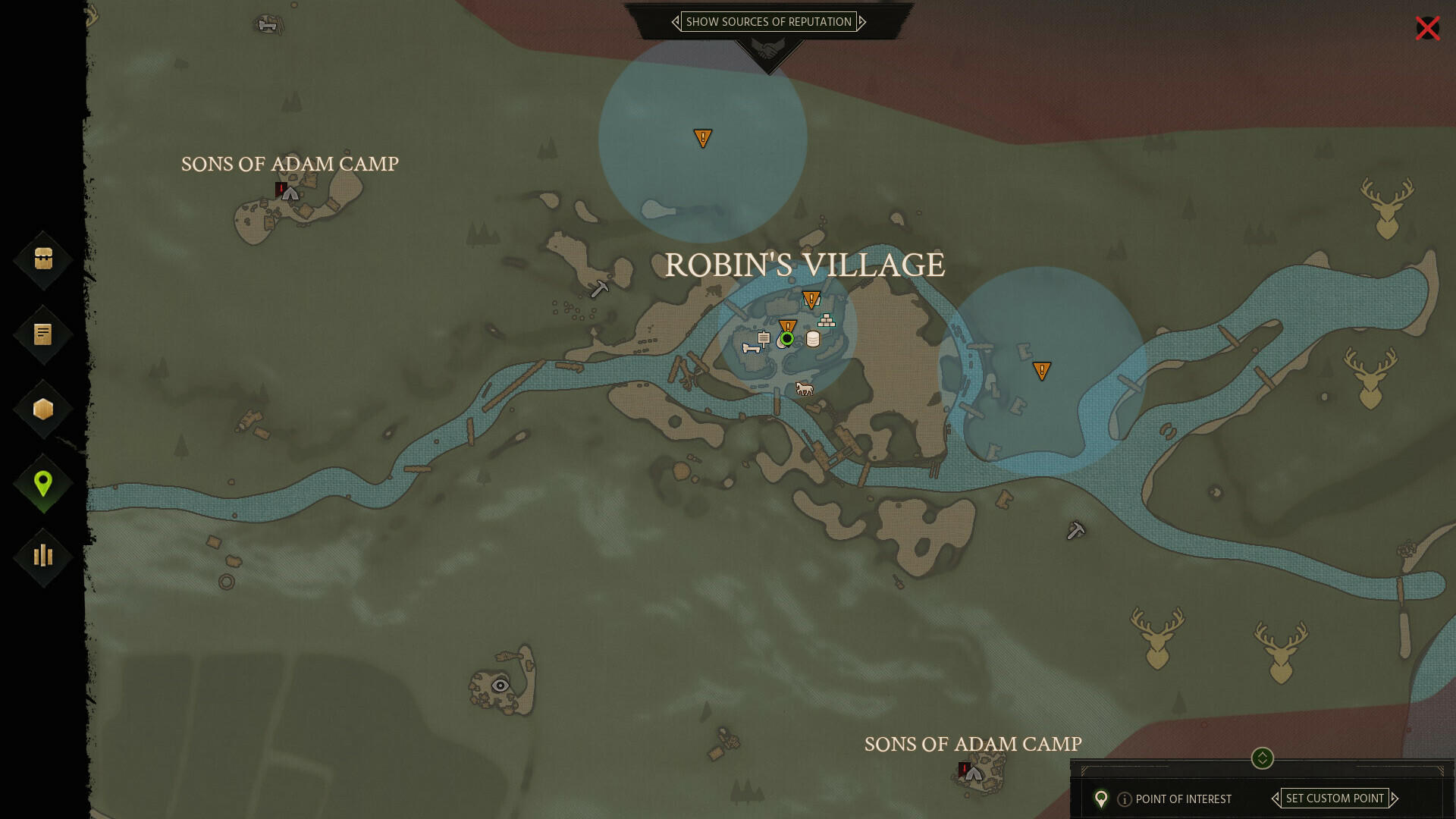Click the stacked bricks icon near Robin's Village
1456x819 pixels.
click(826, 321)
